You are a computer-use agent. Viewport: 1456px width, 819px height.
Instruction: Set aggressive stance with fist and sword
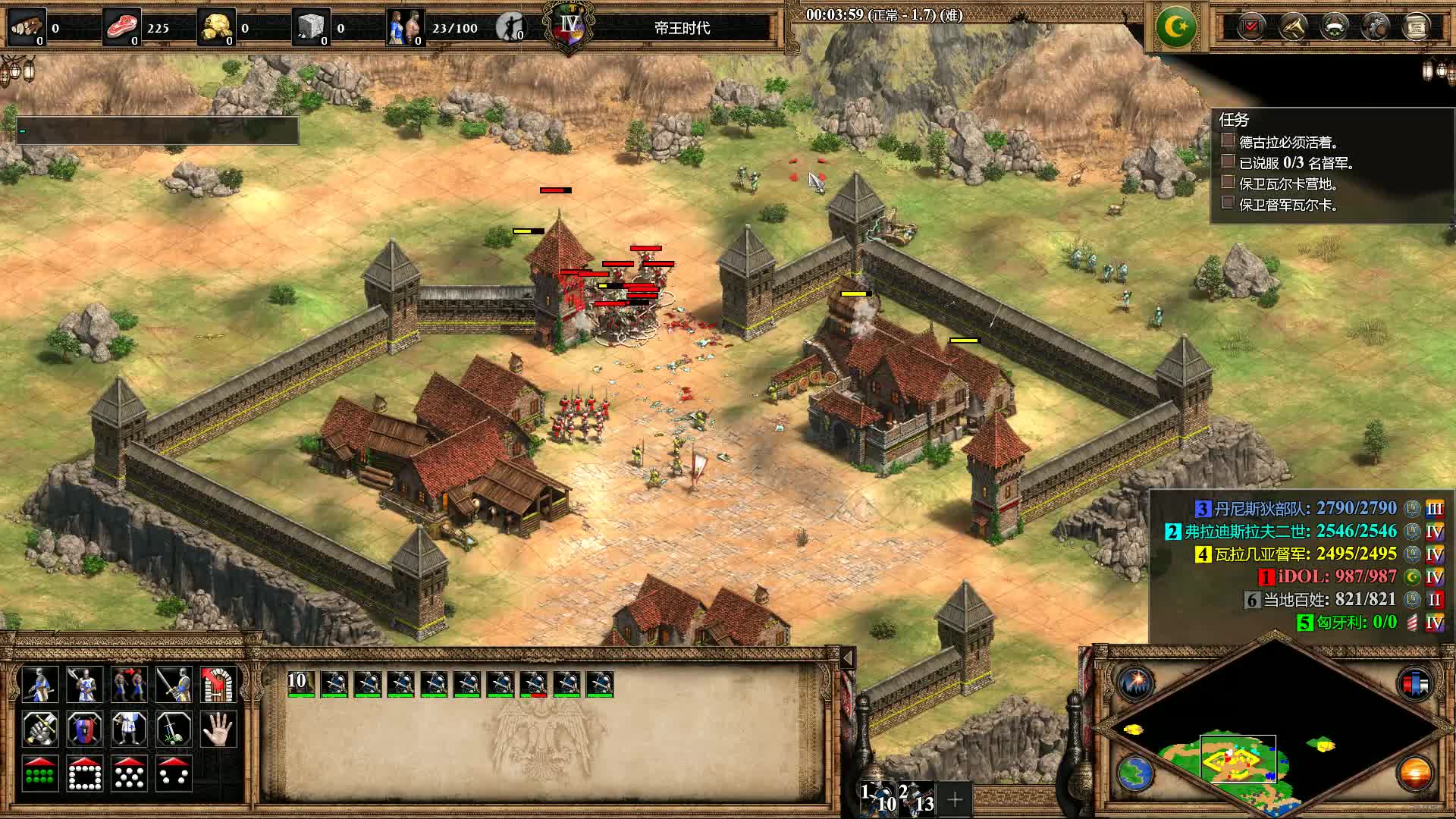[39, 730]
